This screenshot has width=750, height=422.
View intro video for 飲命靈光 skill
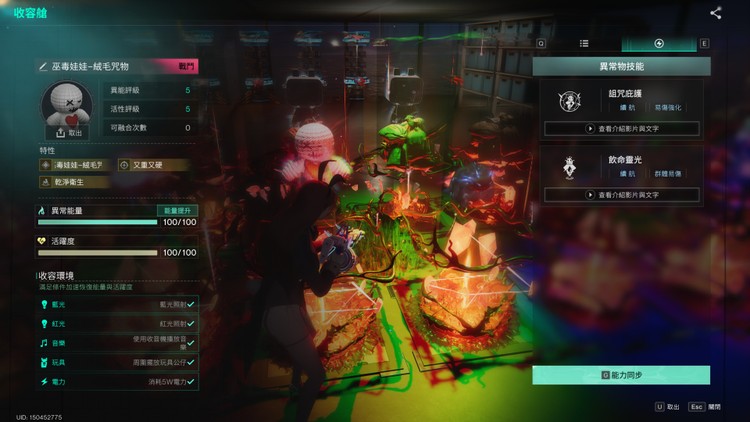point(621,193)
